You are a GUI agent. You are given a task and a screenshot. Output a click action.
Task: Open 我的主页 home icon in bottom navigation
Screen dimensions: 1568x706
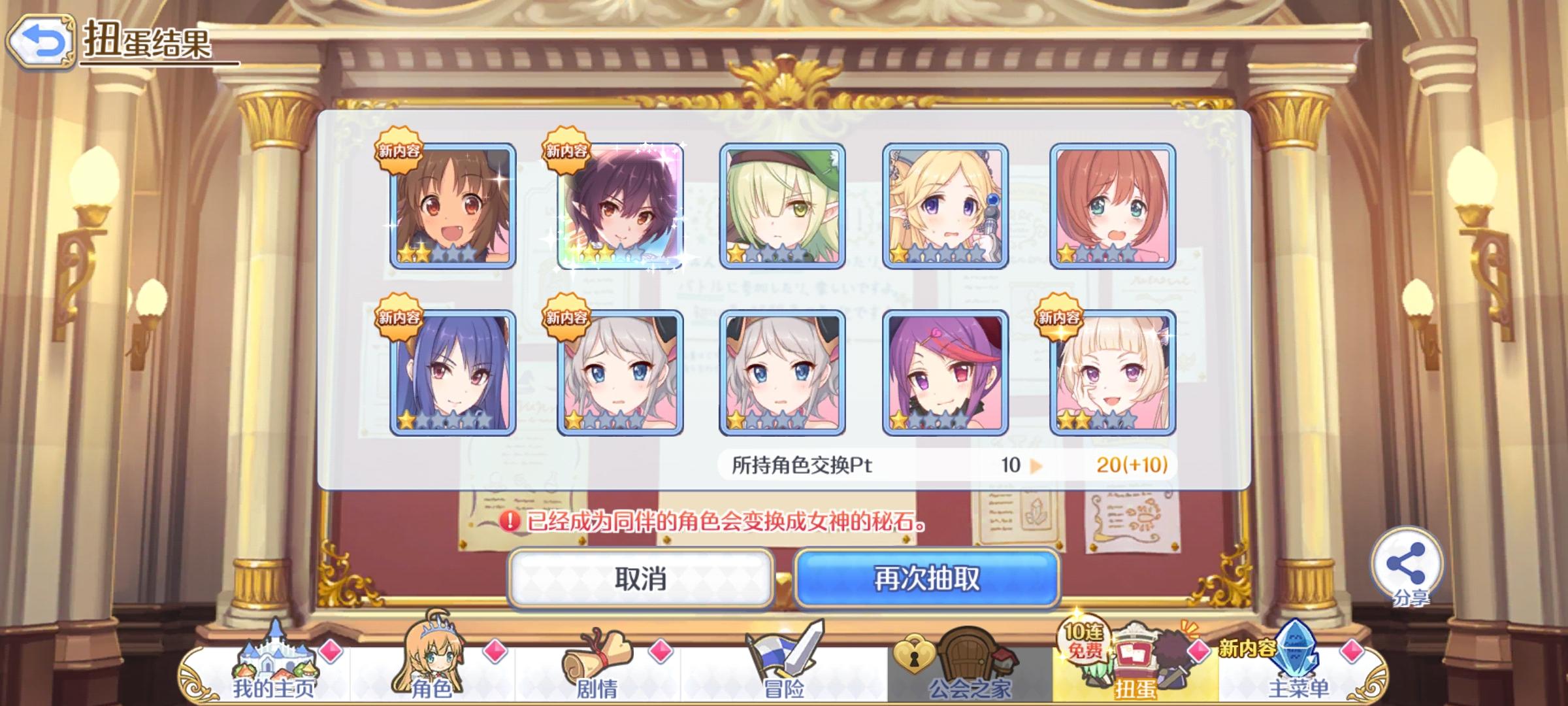coord(274,660)
